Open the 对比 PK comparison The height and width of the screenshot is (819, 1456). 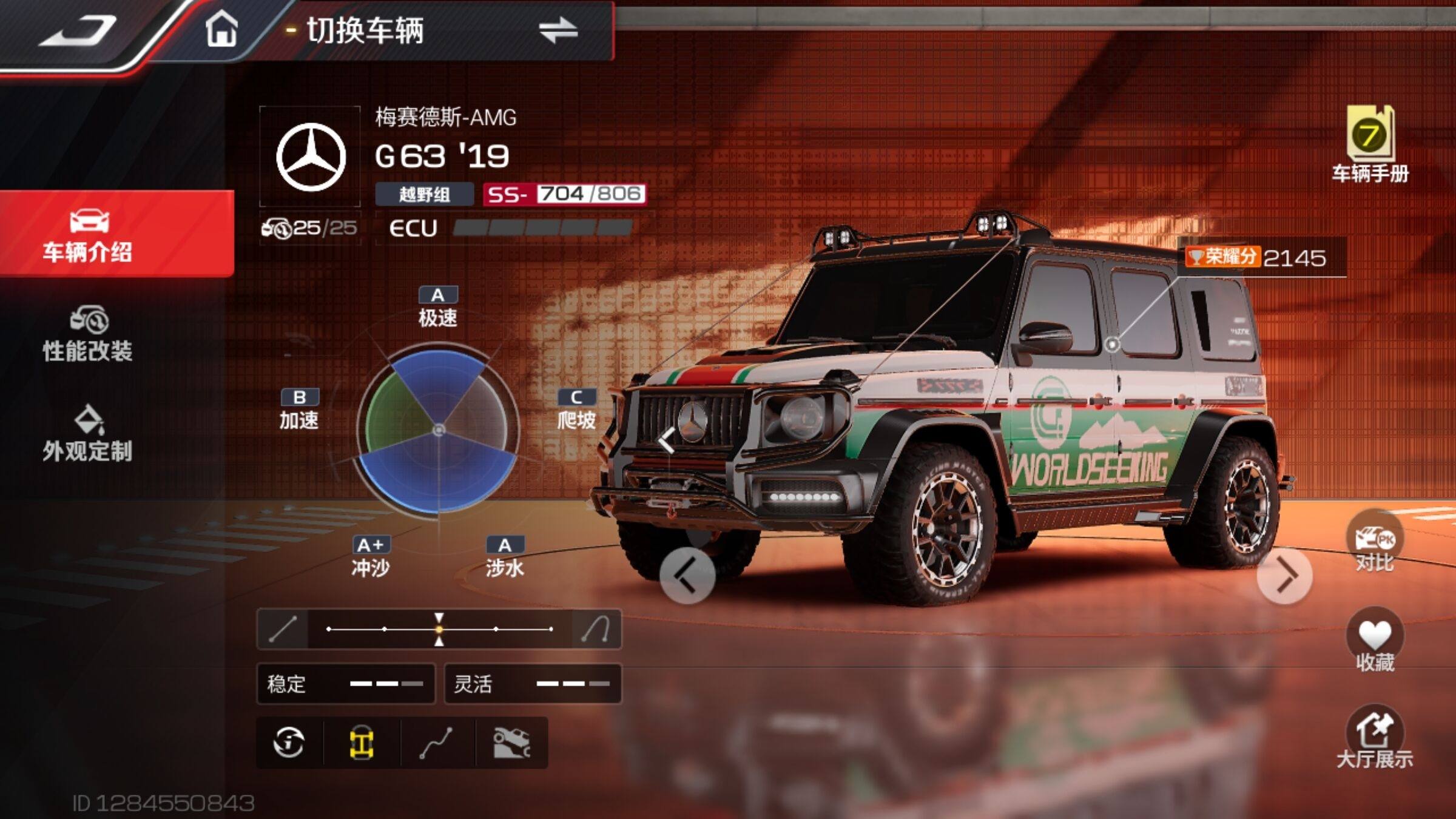pyautogui.click(x=1374, y=543)
